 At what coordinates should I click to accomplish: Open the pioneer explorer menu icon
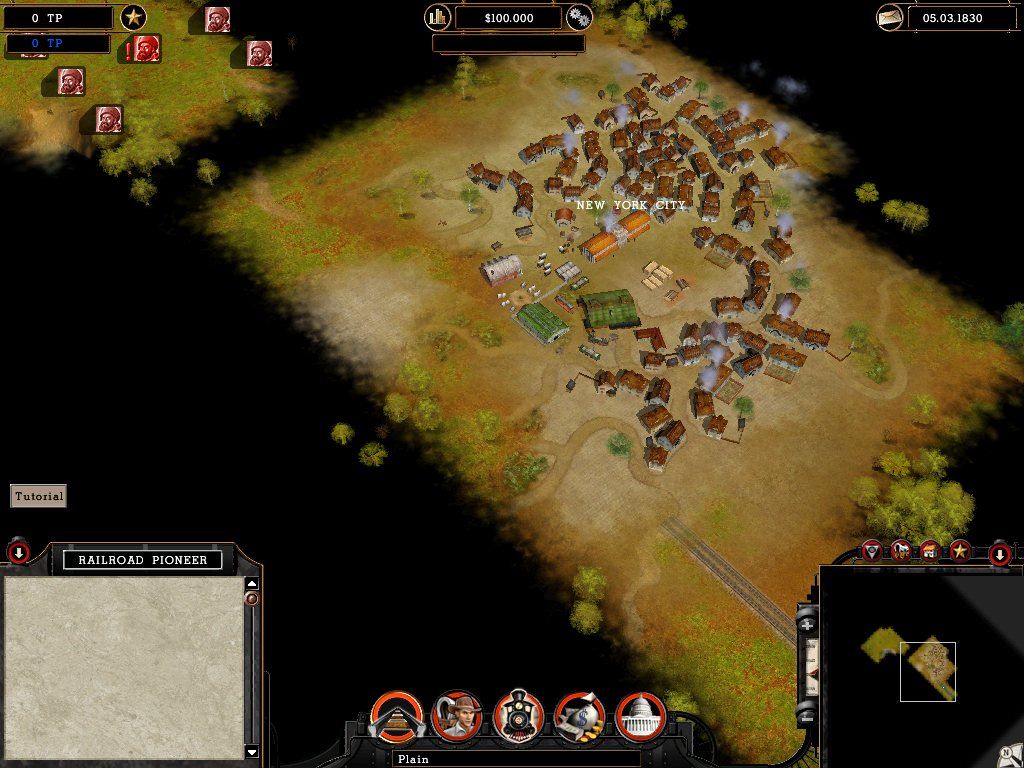coord(457,715)
